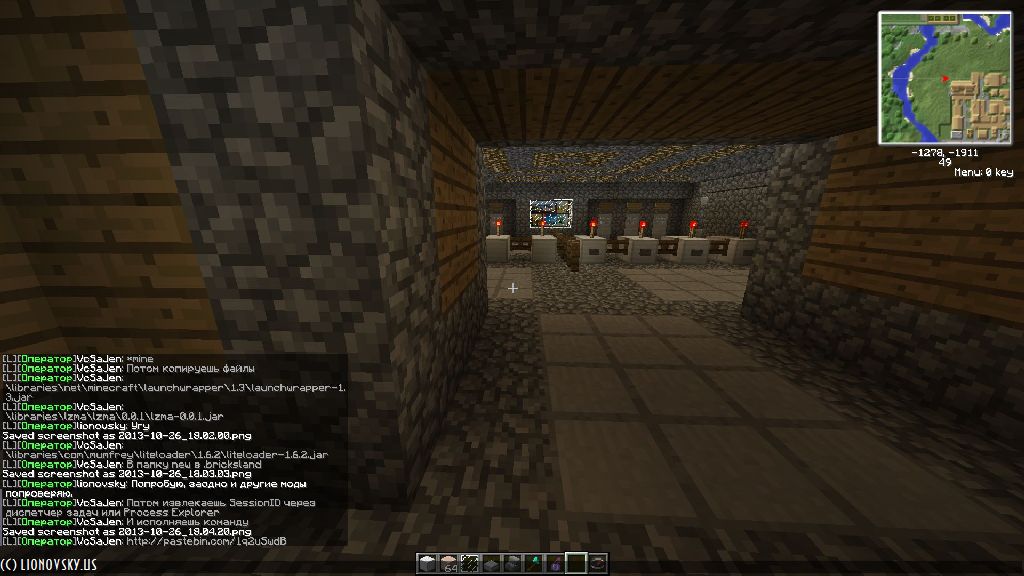The image size is (1024, 576).
Task: Choose the black patterned item slot
Action: [x=470, y=563]
